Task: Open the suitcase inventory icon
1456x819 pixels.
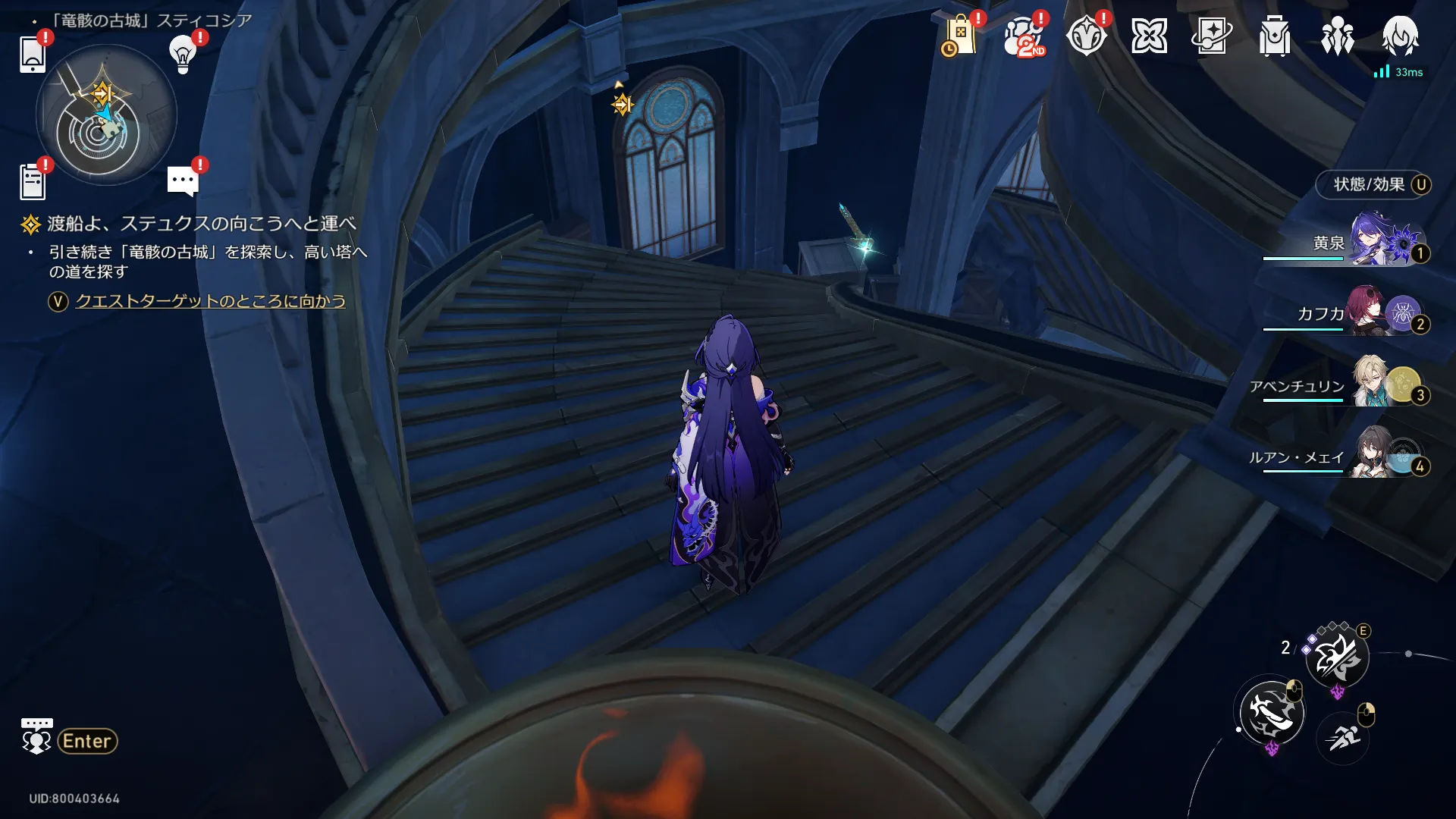Action: click(x=1275, y=36)
